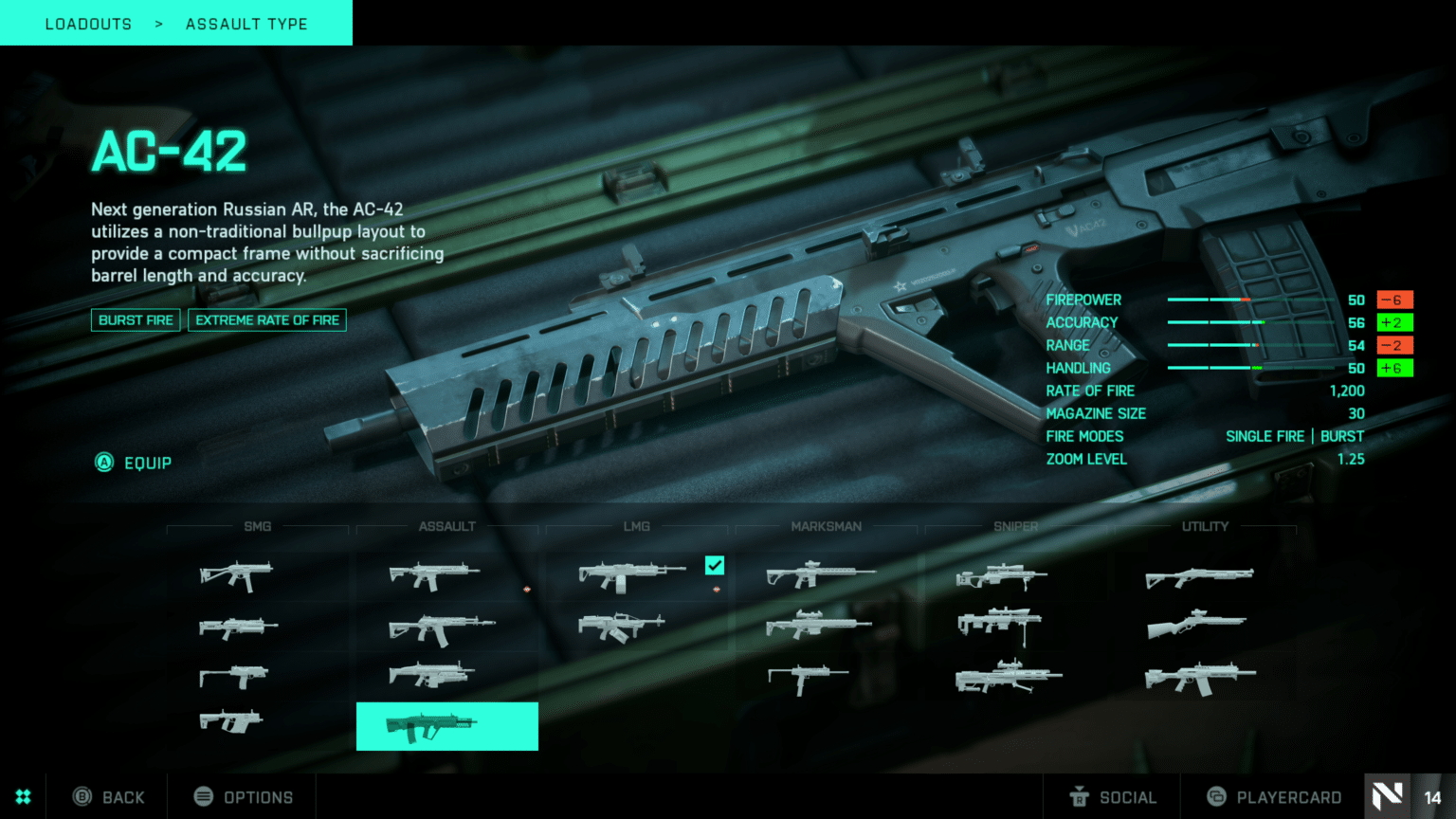Choose the equipped LMG with the checkmark
1456x819 pixels.
click(x=631, y=574)
